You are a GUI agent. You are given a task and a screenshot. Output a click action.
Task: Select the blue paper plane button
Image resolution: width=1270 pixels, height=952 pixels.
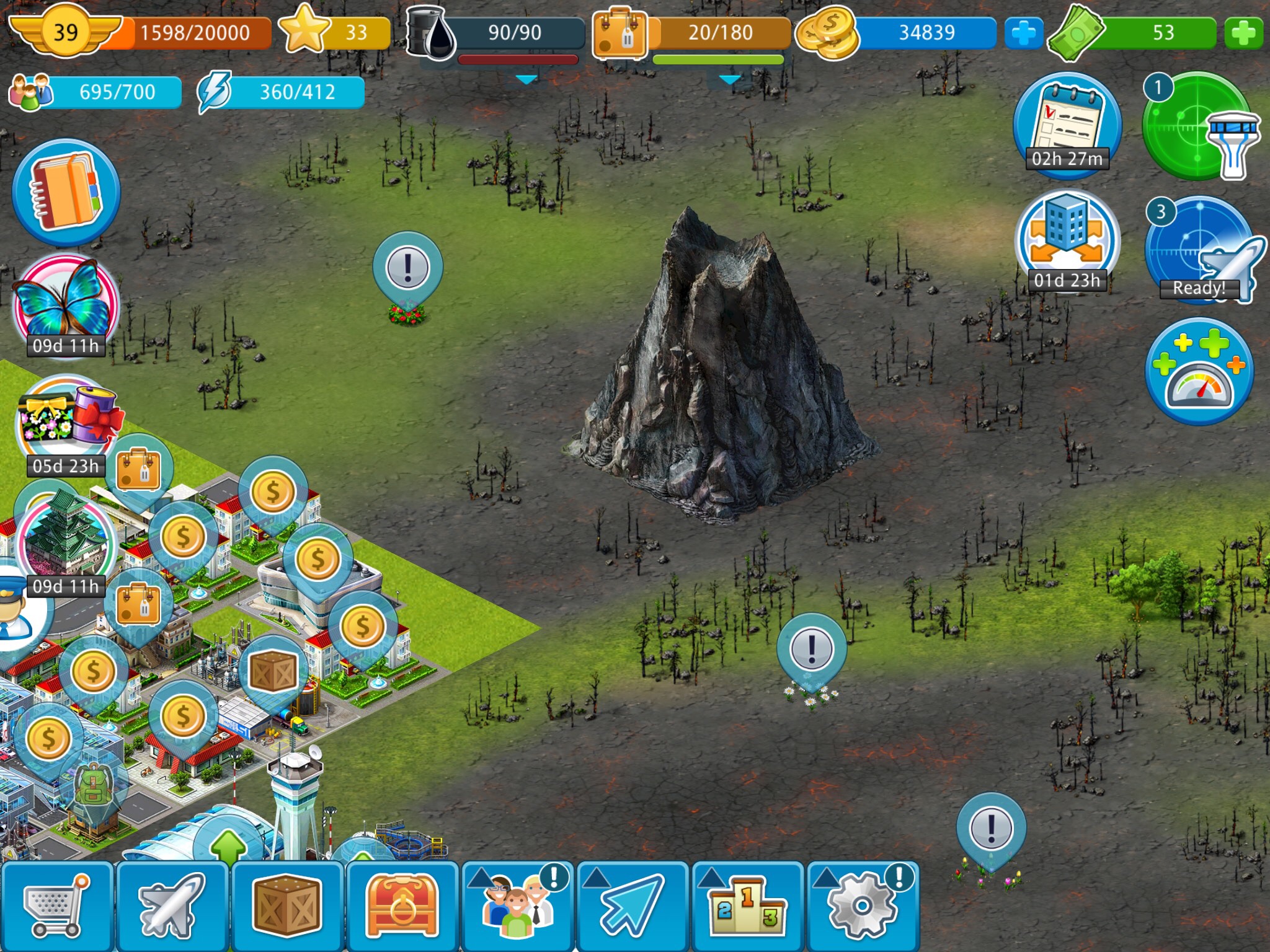[632, 906]
